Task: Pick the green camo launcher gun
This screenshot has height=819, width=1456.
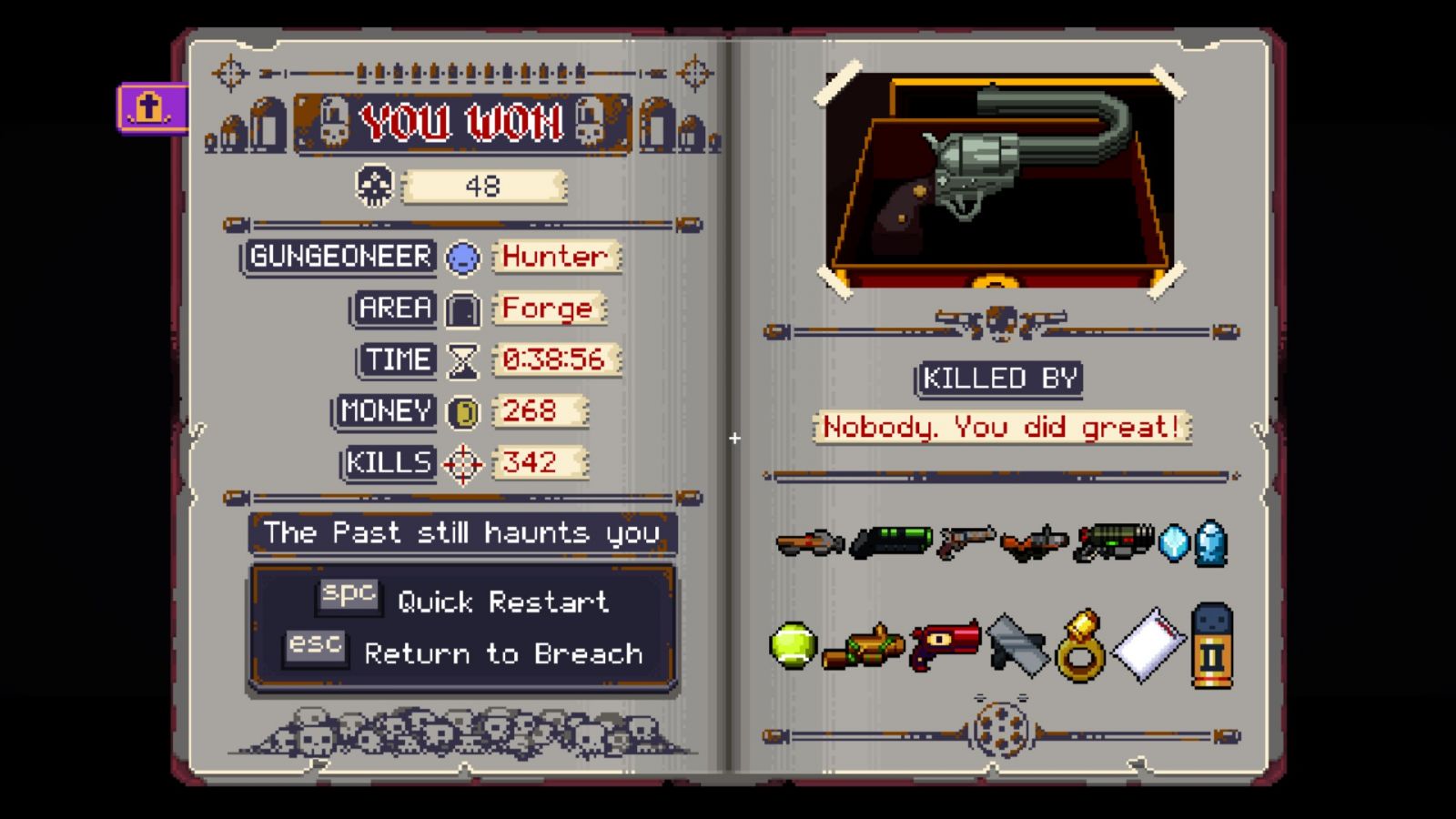Action: 1113,542
